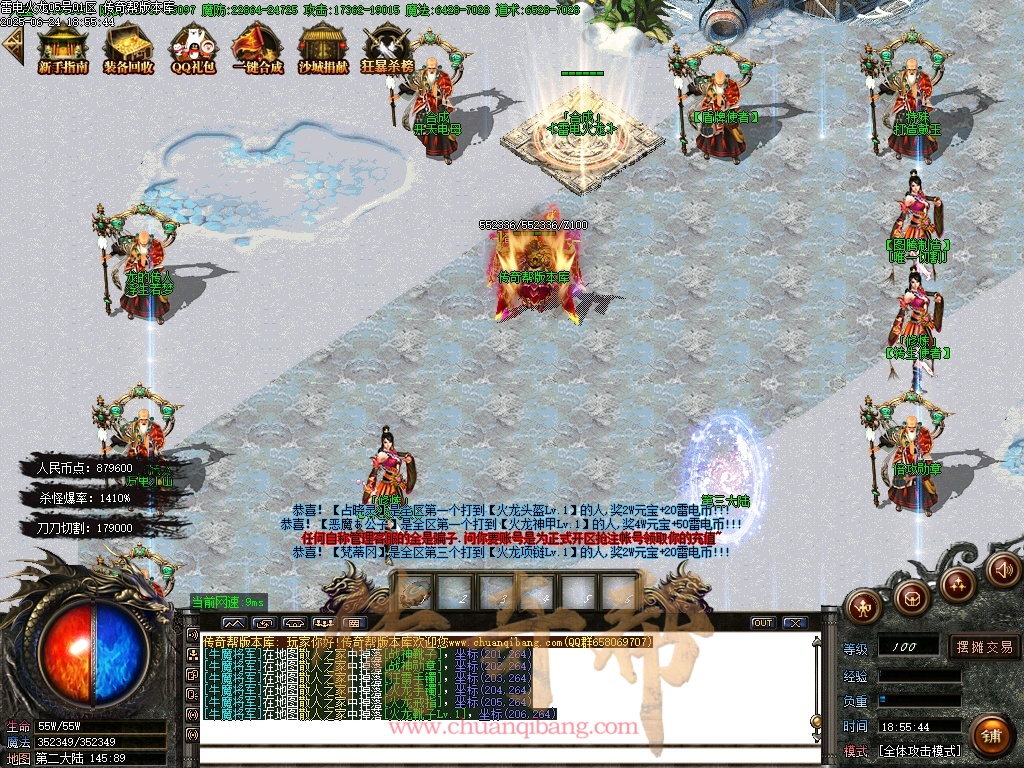Viewport: 1024px width, 768px height.
Task: Claim the QQ礼包 gift pack
Action: [193, 50]
